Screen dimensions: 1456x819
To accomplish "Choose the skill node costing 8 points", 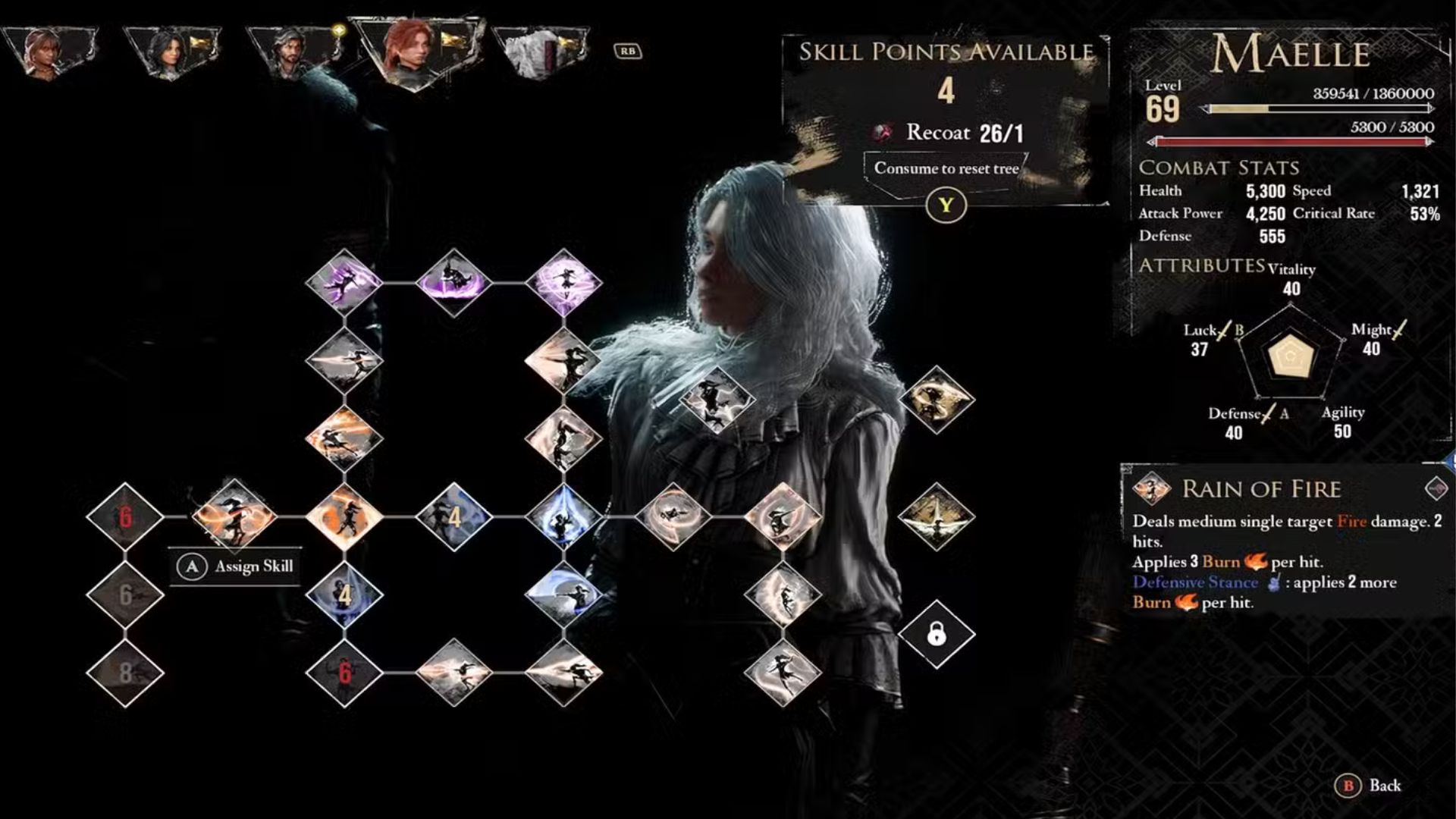I will pos(125,673).
